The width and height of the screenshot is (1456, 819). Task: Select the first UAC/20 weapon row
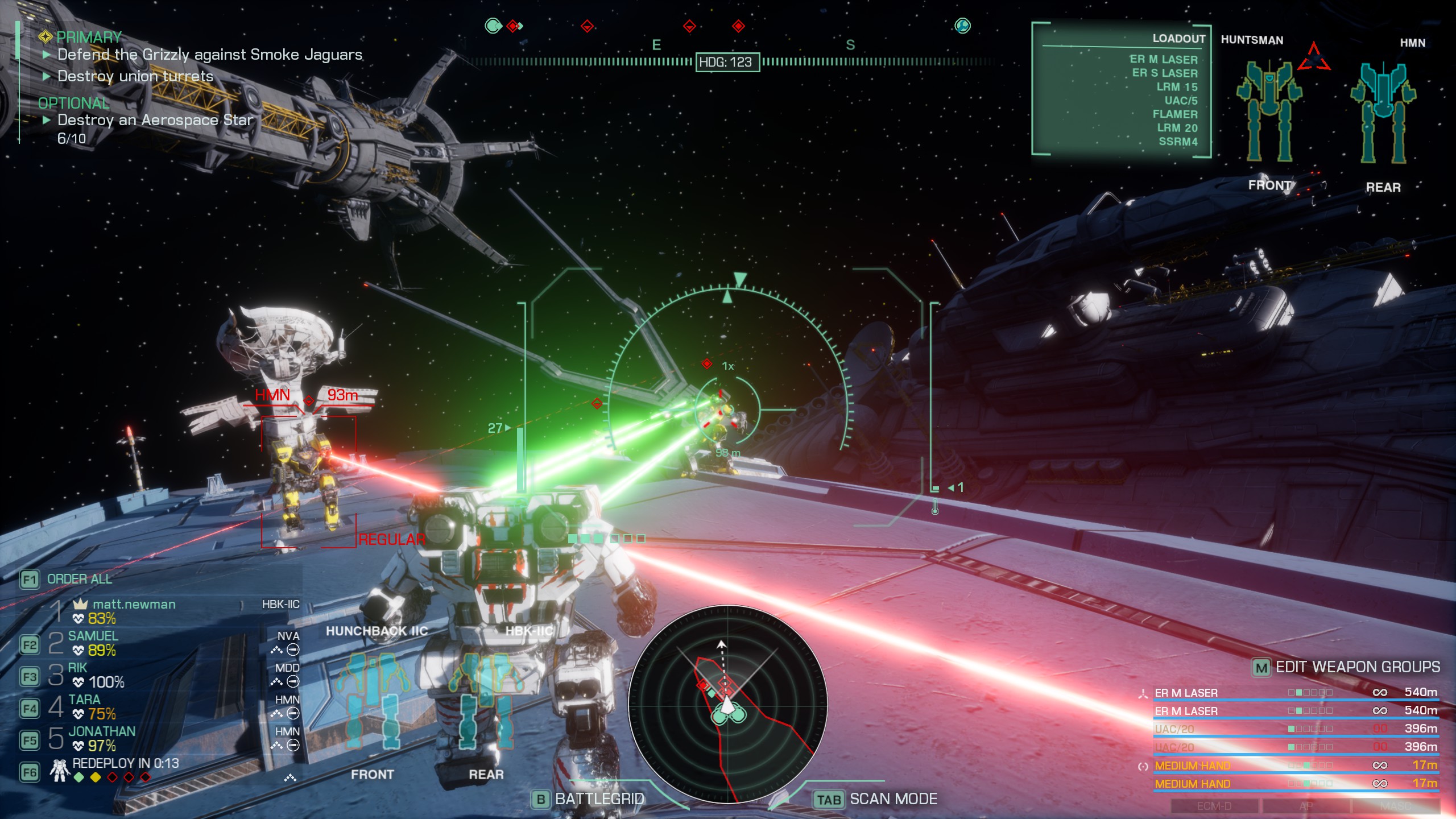pos(1174,729)
